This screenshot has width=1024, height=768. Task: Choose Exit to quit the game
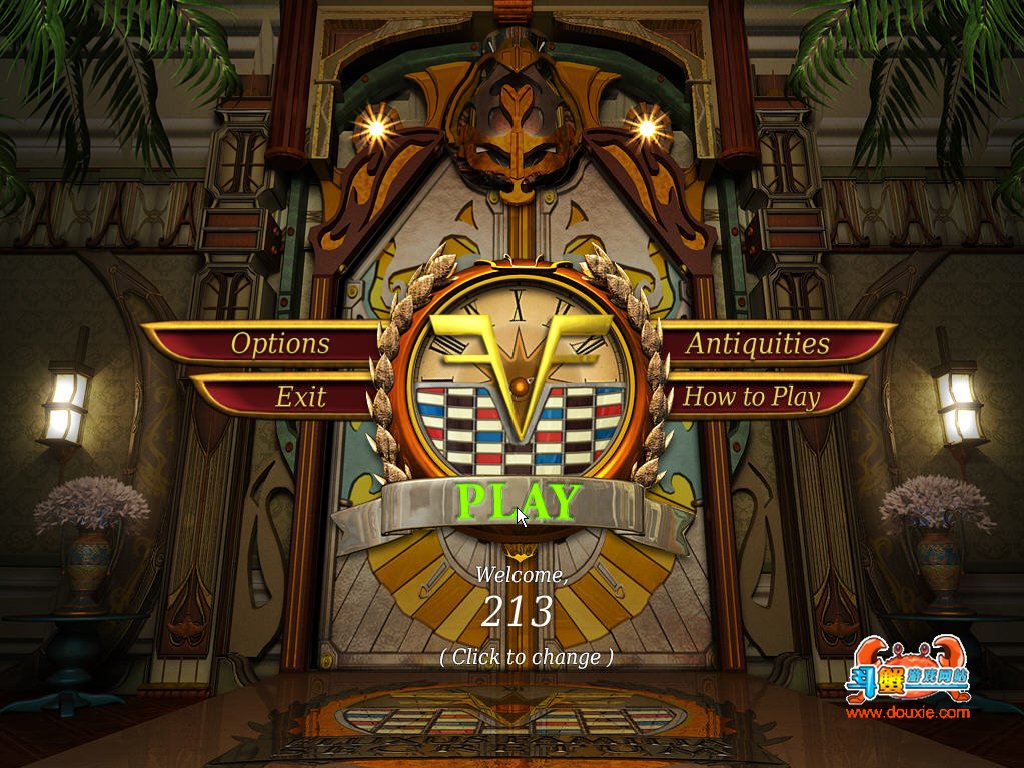[300, 397]
